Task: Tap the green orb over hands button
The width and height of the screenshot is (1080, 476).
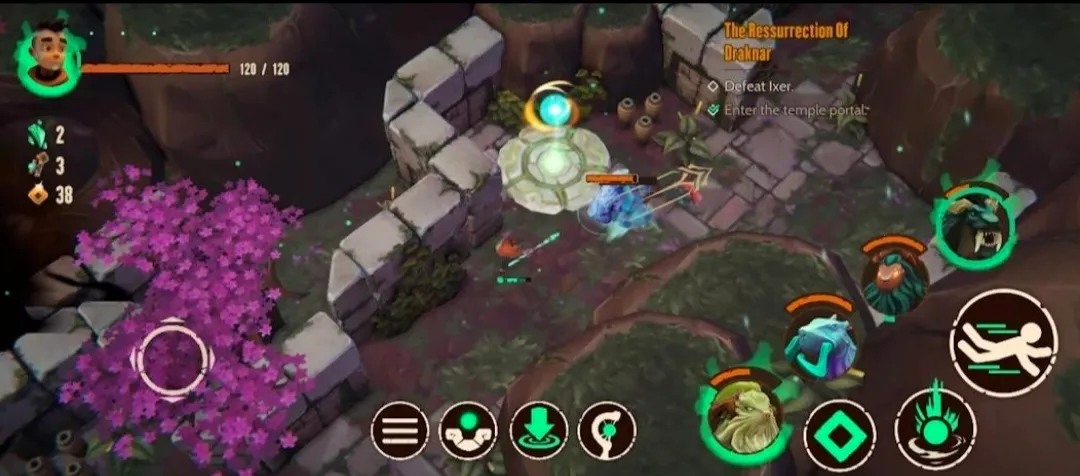Action: [x=468, y=431]
